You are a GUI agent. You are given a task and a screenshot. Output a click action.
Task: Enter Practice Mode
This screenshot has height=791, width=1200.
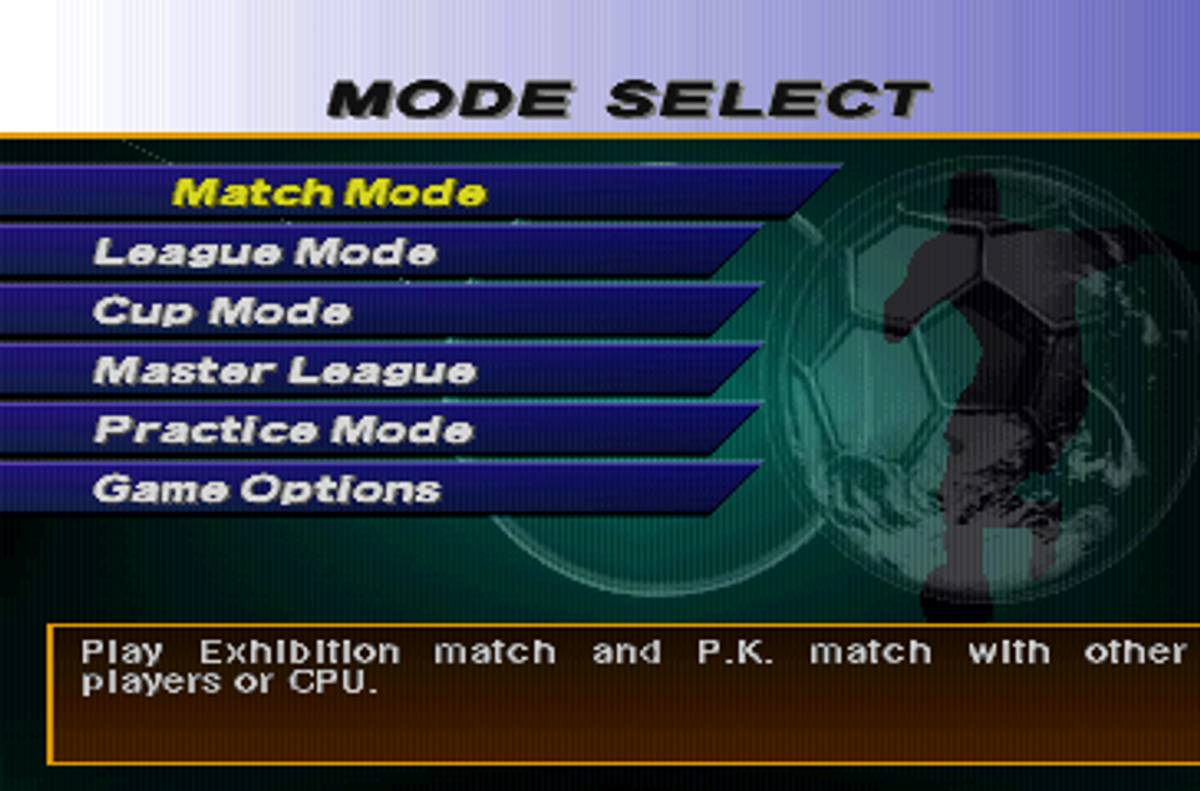[x=283, y=430]
